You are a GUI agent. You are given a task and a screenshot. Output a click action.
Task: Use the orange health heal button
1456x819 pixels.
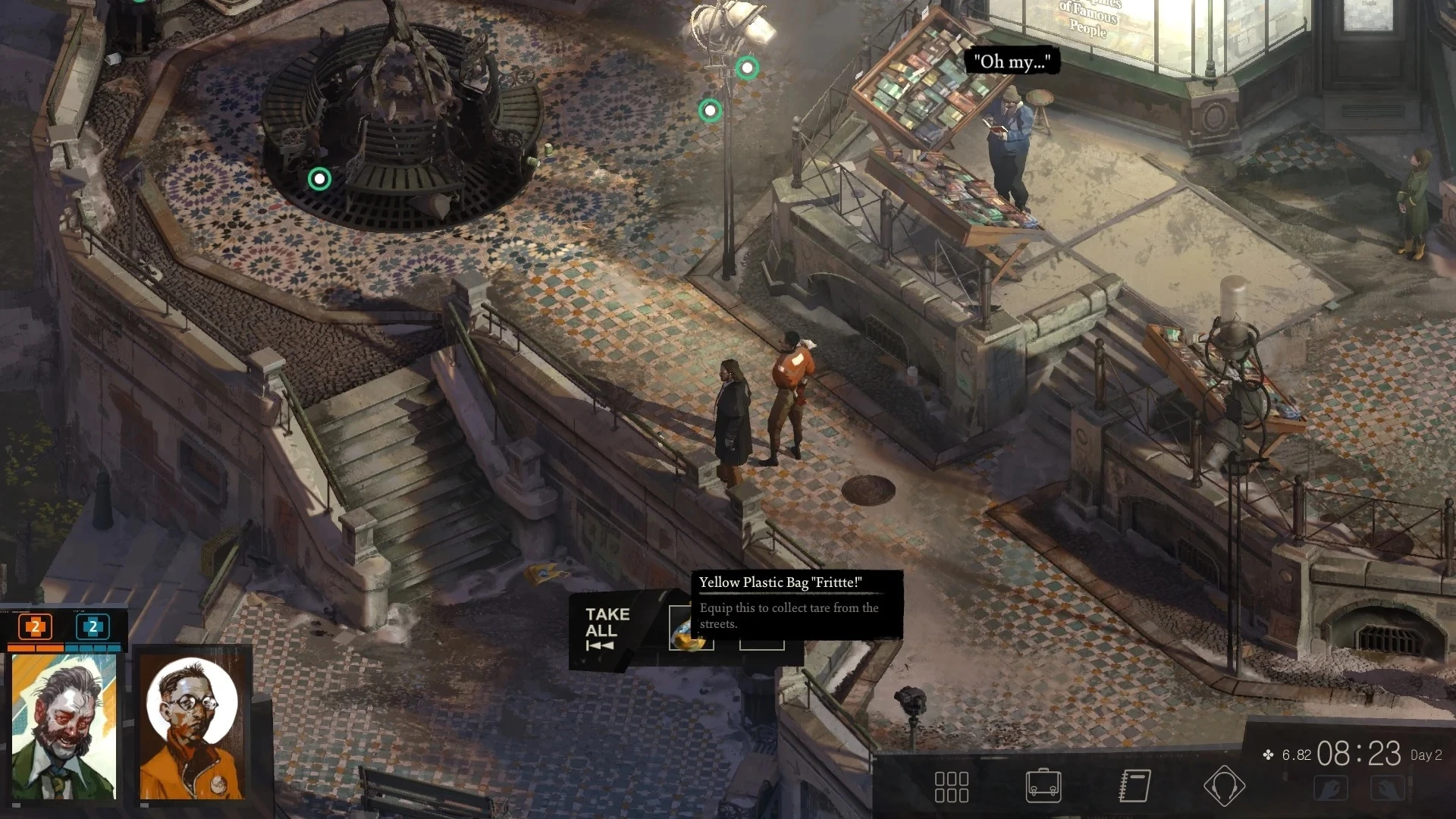[x=35, y=627]
